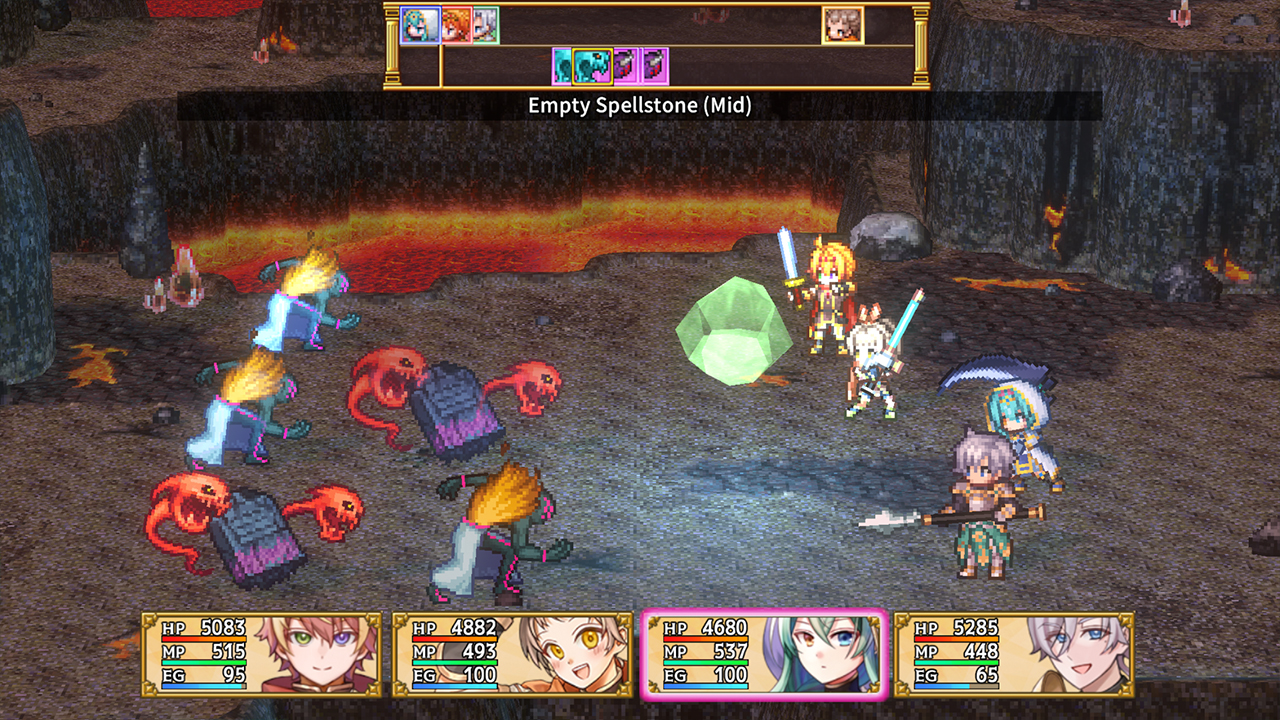Select the party panel with 5083 HP
Image resolution: width=1280 pixels, height=720 pixels.
(261, 654)
